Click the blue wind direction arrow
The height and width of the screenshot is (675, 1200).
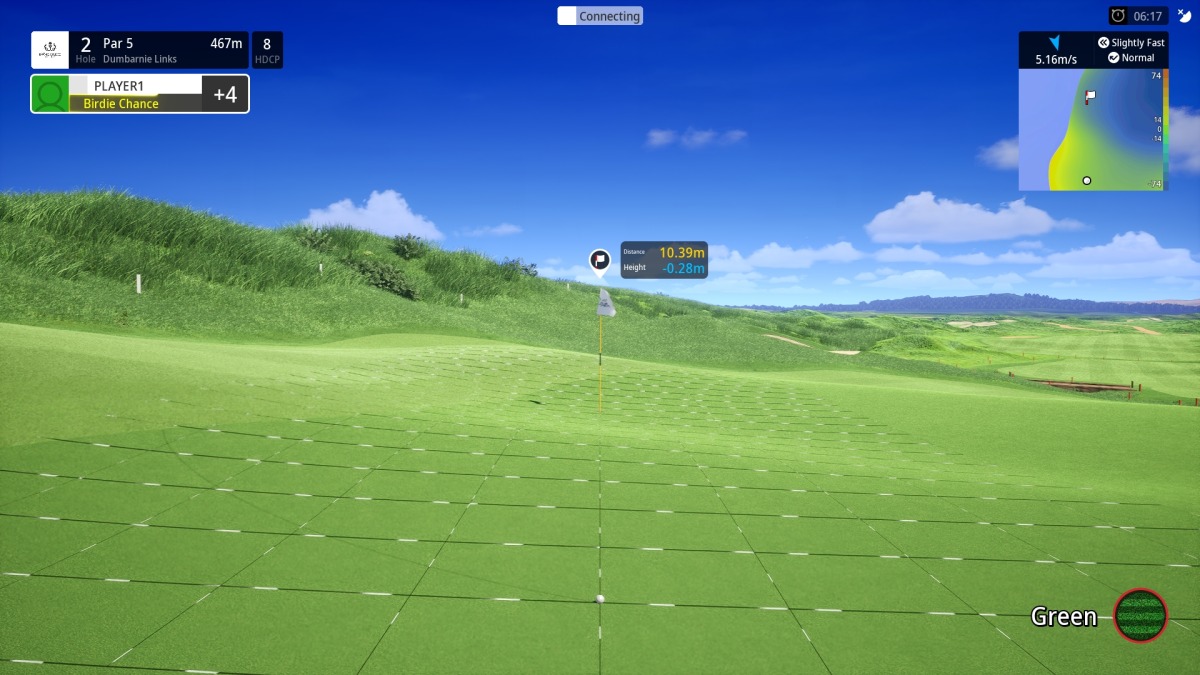tap(1055, 43)
